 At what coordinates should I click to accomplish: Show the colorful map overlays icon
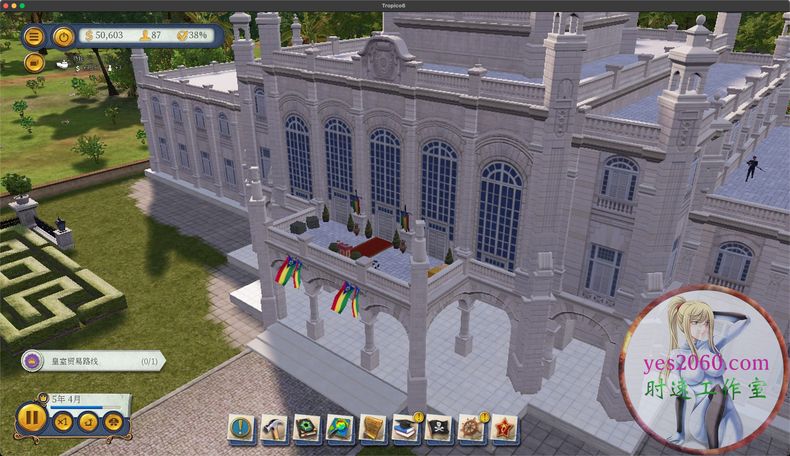[340, 429]
